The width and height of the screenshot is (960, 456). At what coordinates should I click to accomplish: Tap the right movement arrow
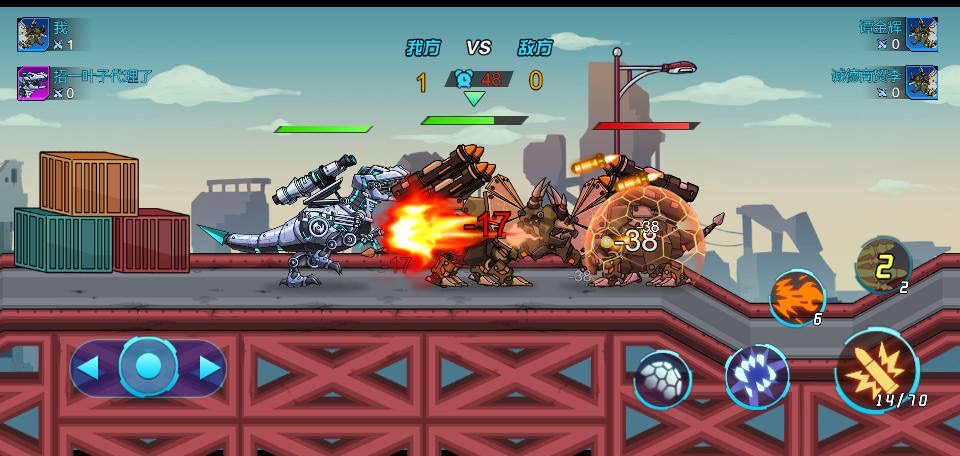click(209, 368)
